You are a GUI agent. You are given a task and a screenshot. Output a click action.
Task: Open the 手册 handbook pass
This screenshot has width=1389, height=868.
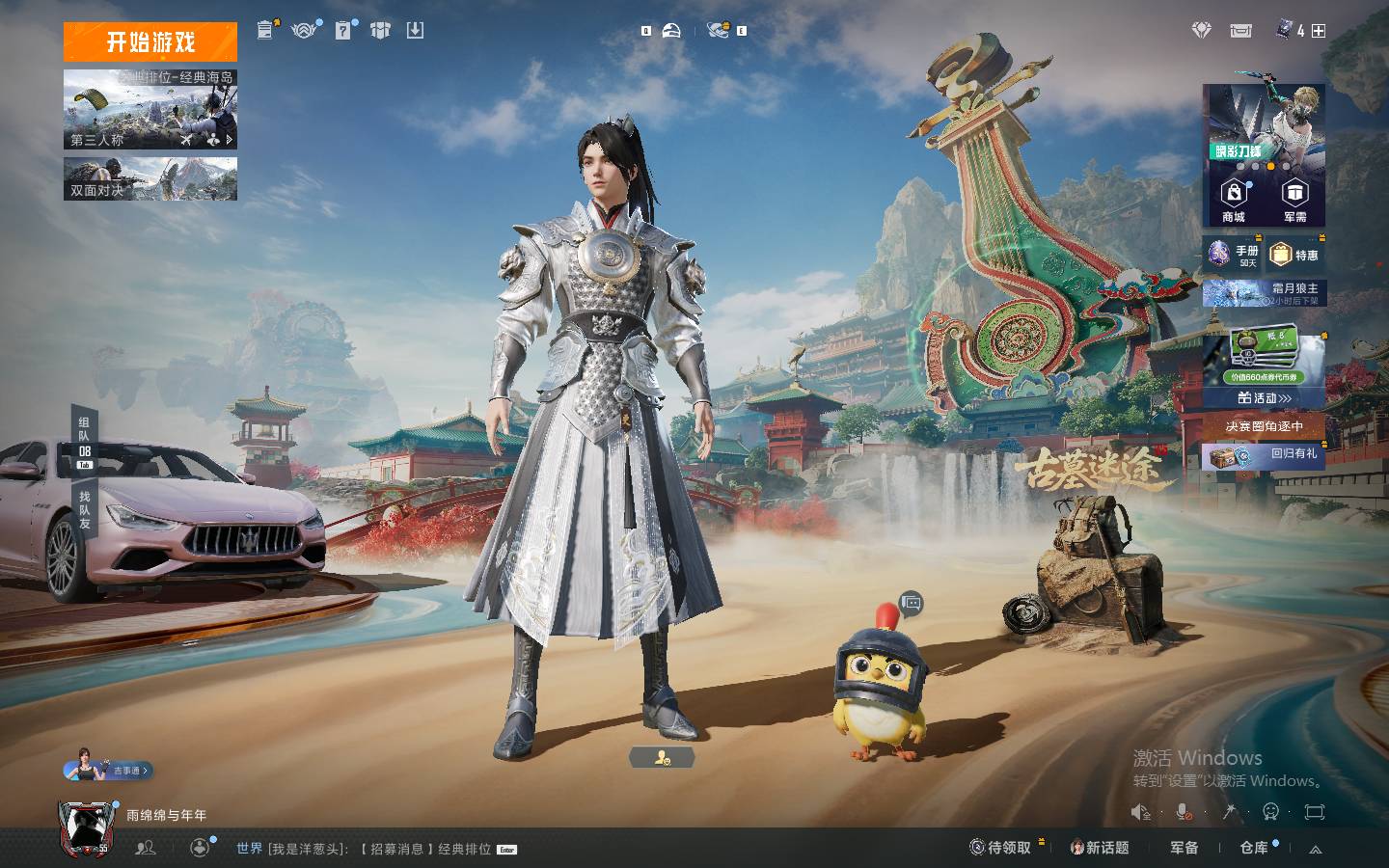click(x=1234, y=255)
